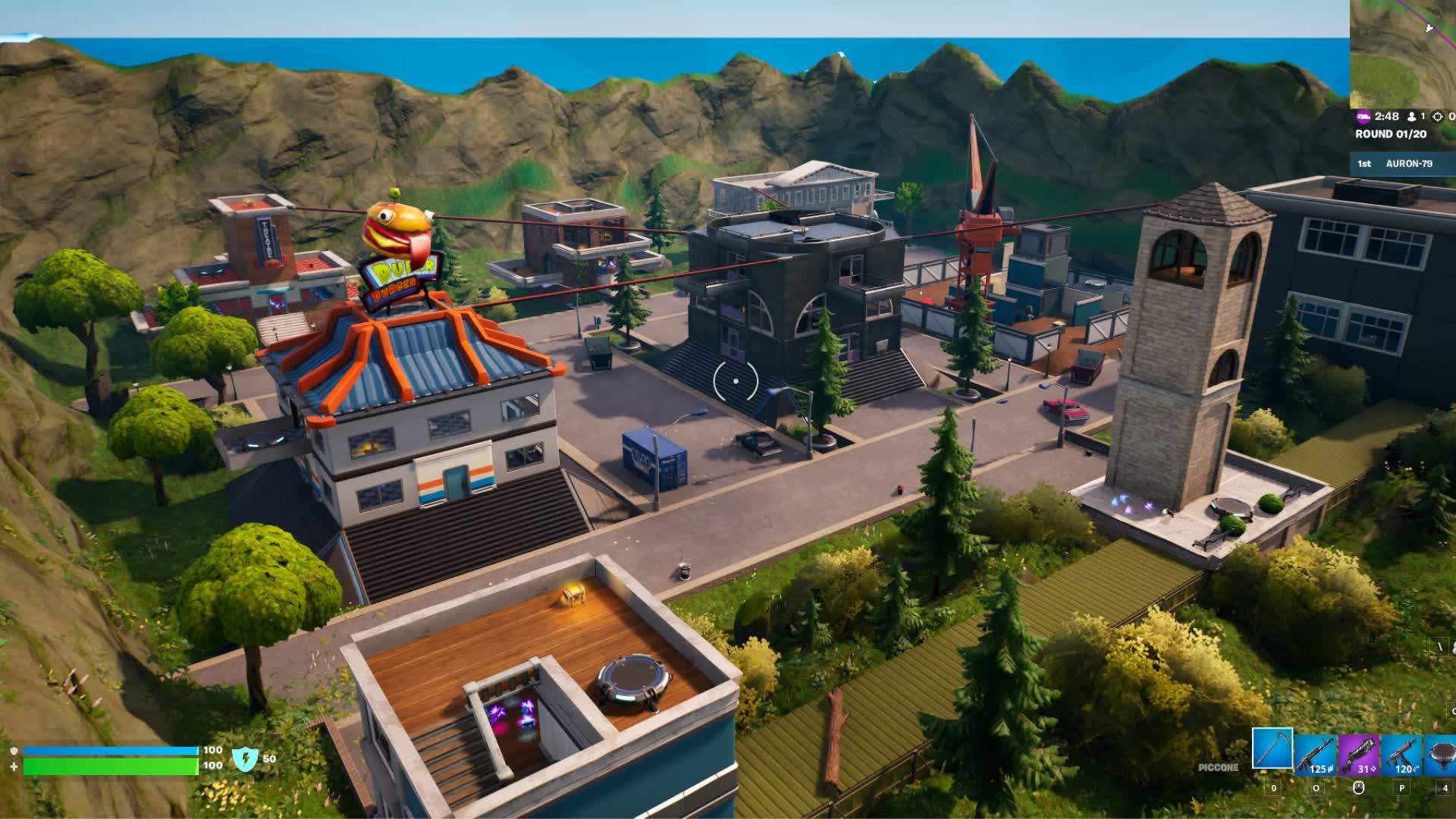This screenshot has width=1456, height=819.
Task: Click the health cross icon beside green bar
Action: point(14,767)
